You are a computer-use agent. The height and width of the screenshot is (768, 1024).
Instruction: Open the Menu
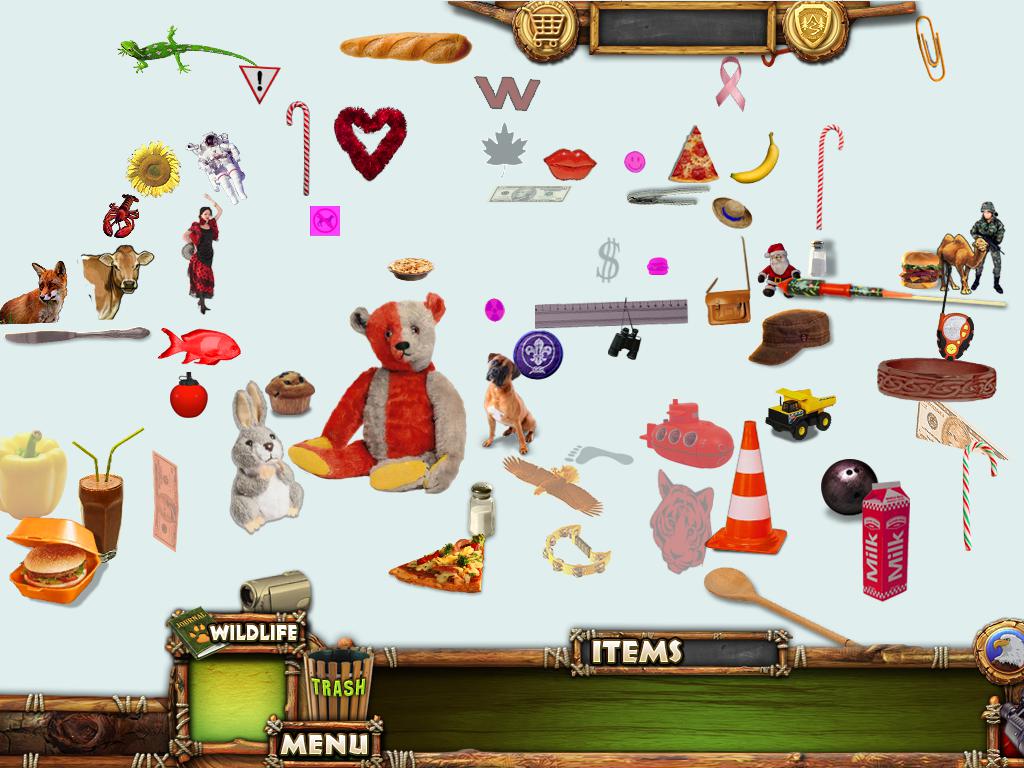(323, 743)
